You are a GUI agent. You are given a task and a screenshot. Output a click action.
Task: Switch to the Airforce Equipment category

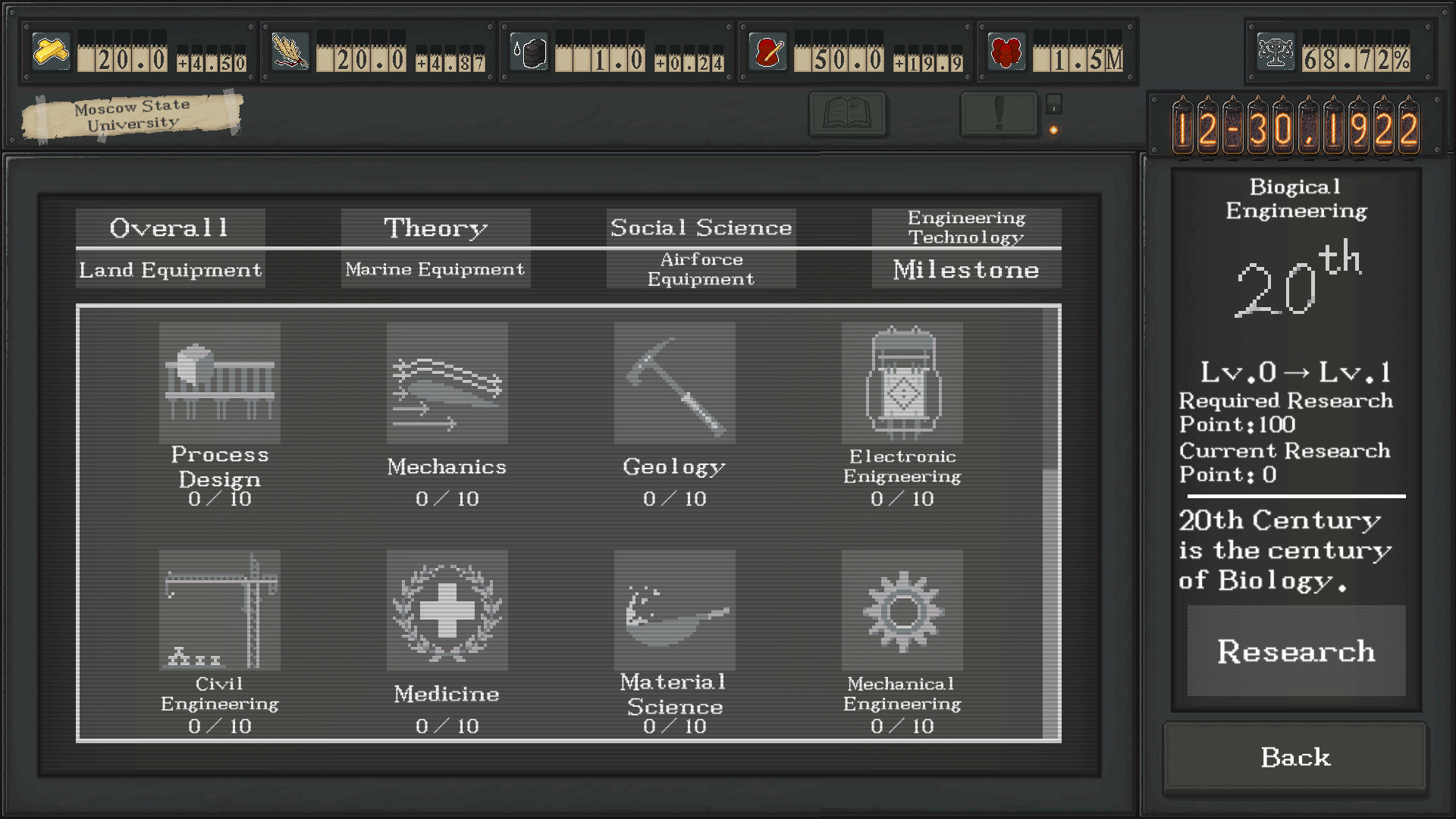click(700, 269)
